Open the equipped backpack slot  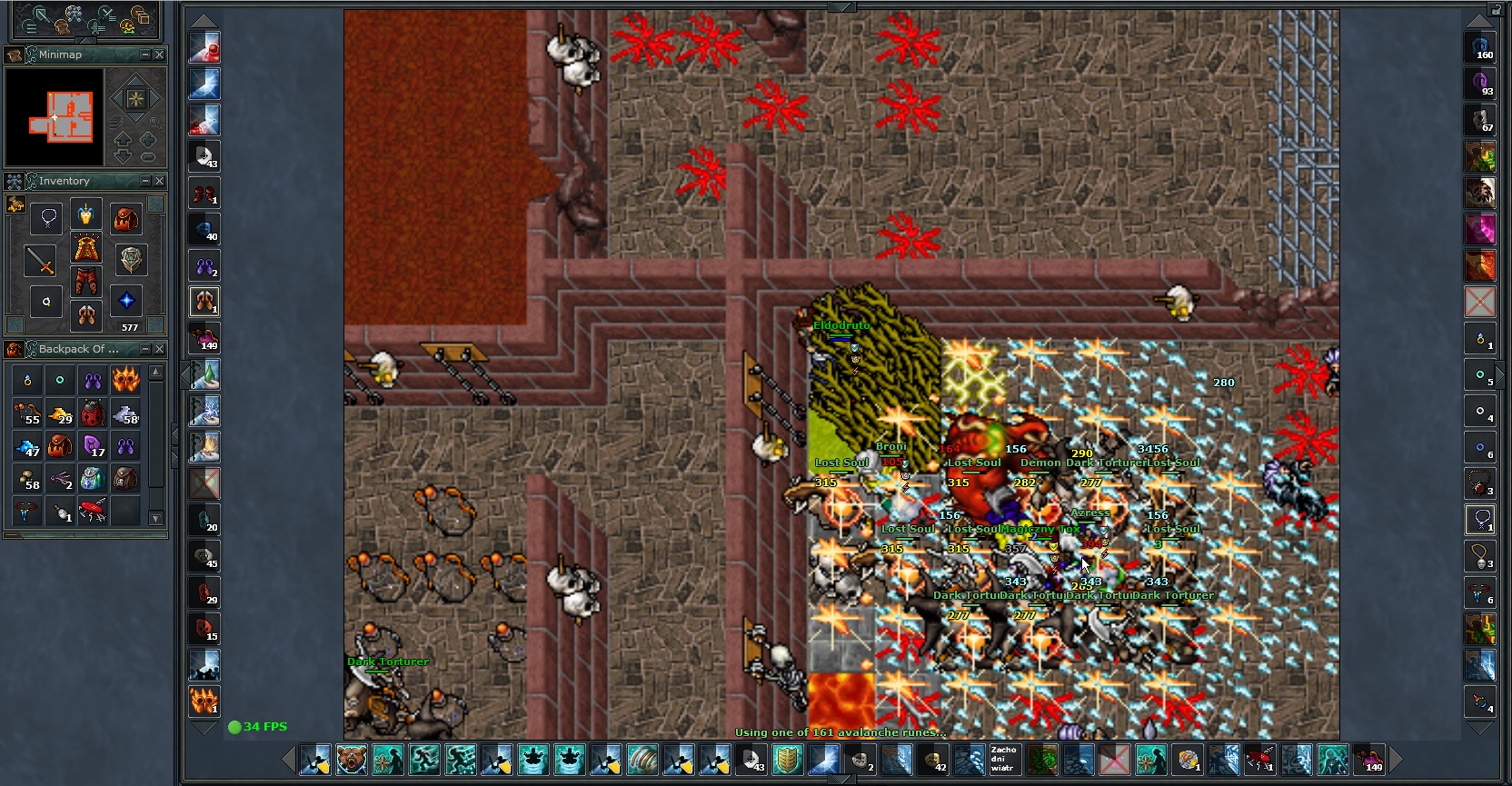(125, 218)
